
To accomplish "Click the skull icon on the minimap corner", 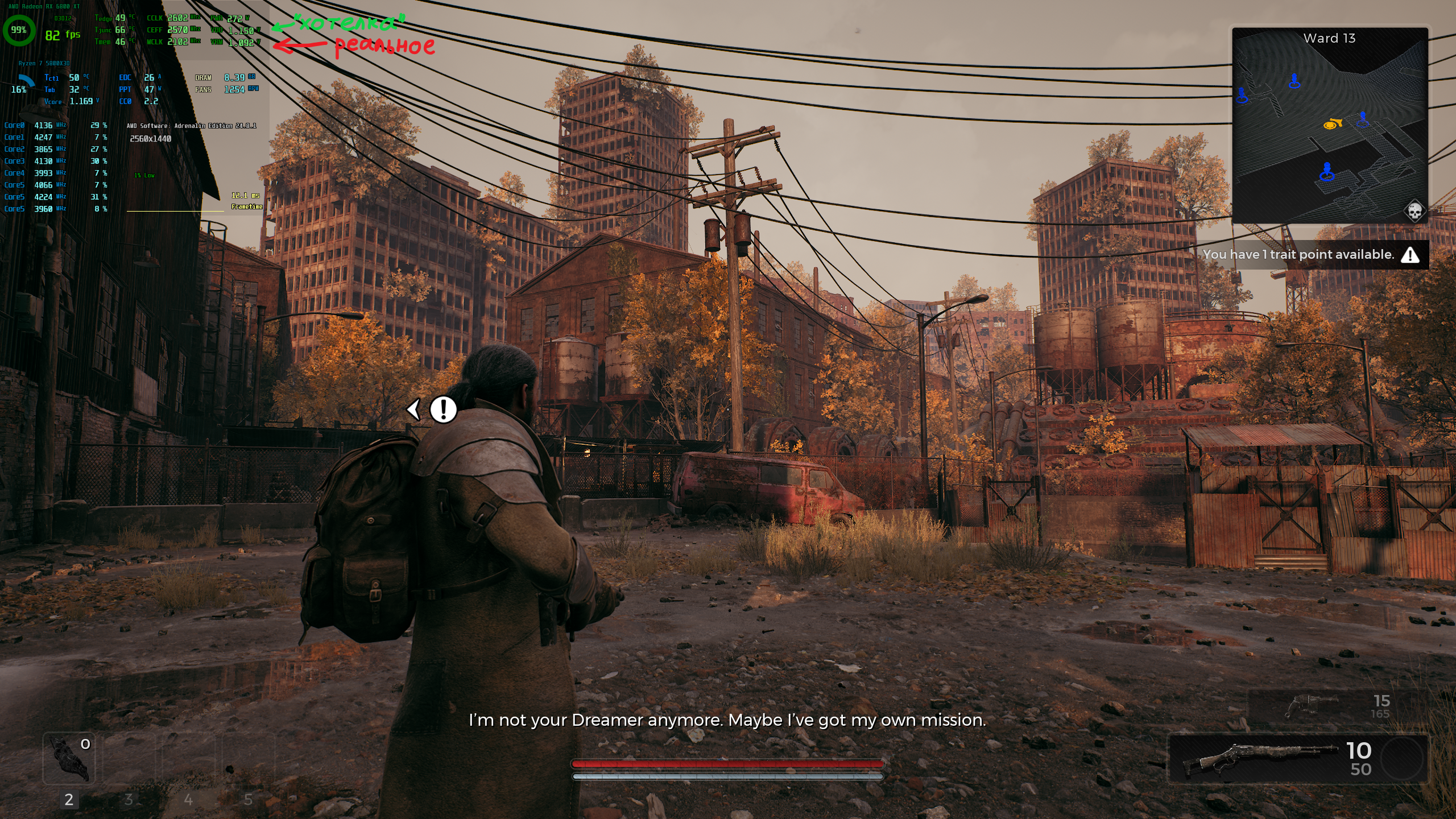I will tap(1414, 211).
